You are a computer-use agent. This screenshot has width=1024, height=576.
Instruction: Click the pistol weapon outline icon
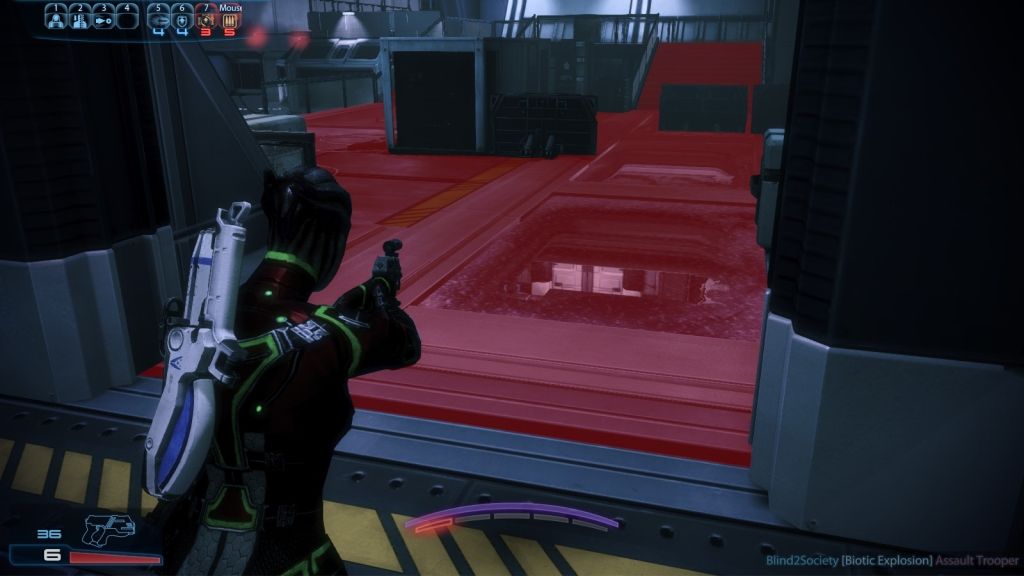click(x=109, y=529)
